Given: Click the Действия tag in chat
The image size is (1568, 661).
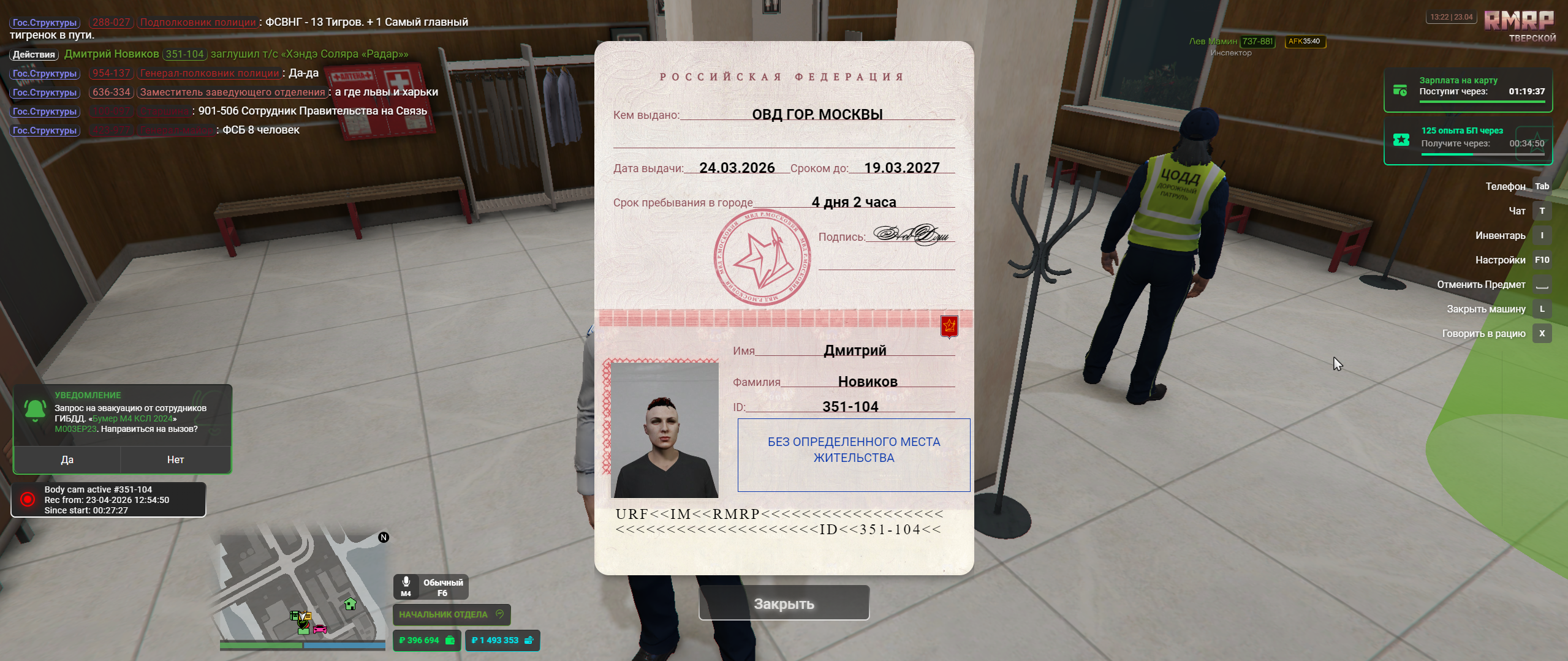Looking at the screenshot, I should coord(34,55).
